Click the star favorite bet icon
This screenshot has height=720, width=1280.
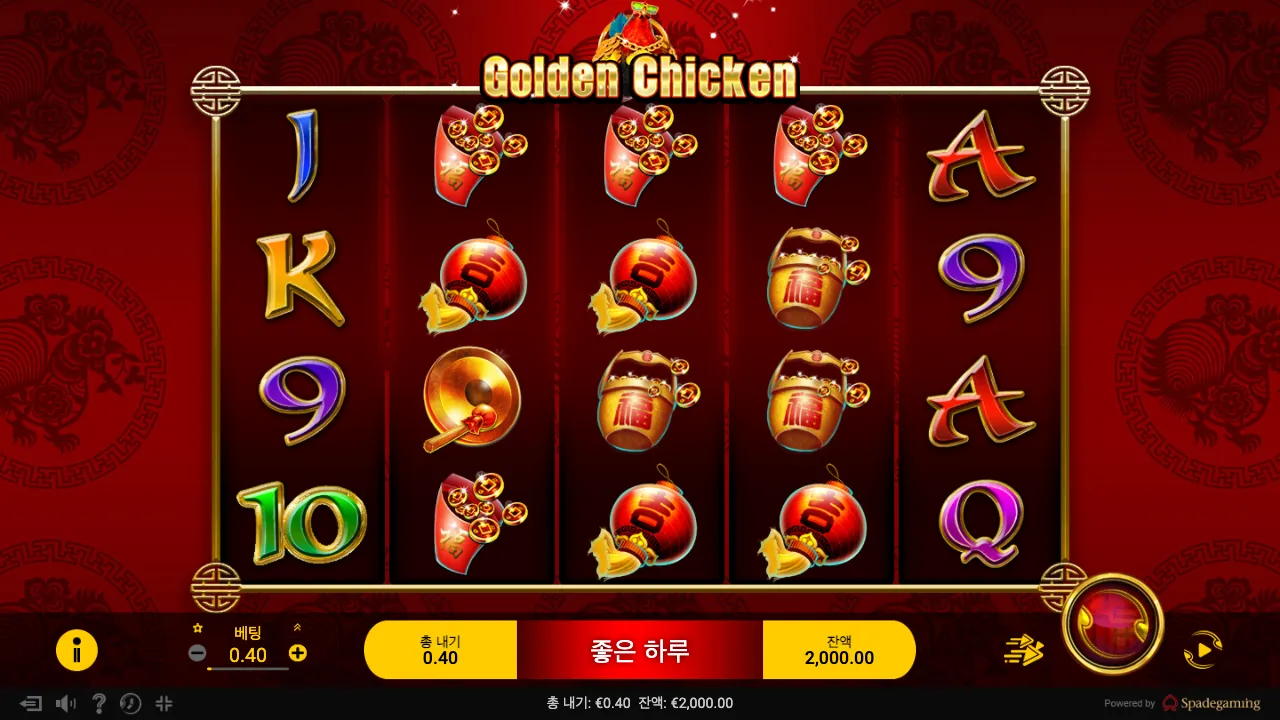click(196, 628)
